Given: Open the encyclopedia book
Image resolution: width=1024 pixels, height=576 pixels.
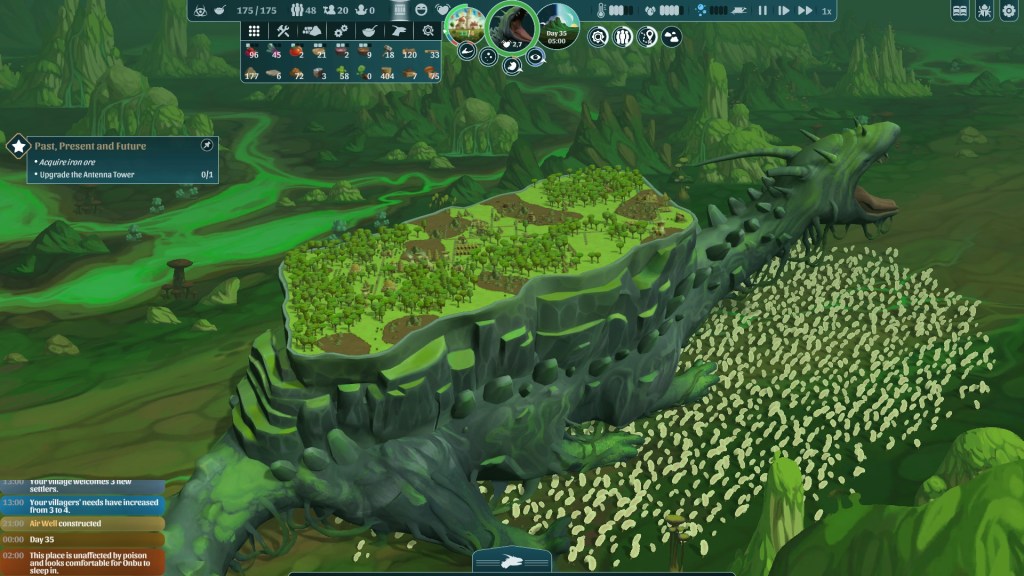Looking at the screenshot, I should pyautogui.click(x=960, y=11).
